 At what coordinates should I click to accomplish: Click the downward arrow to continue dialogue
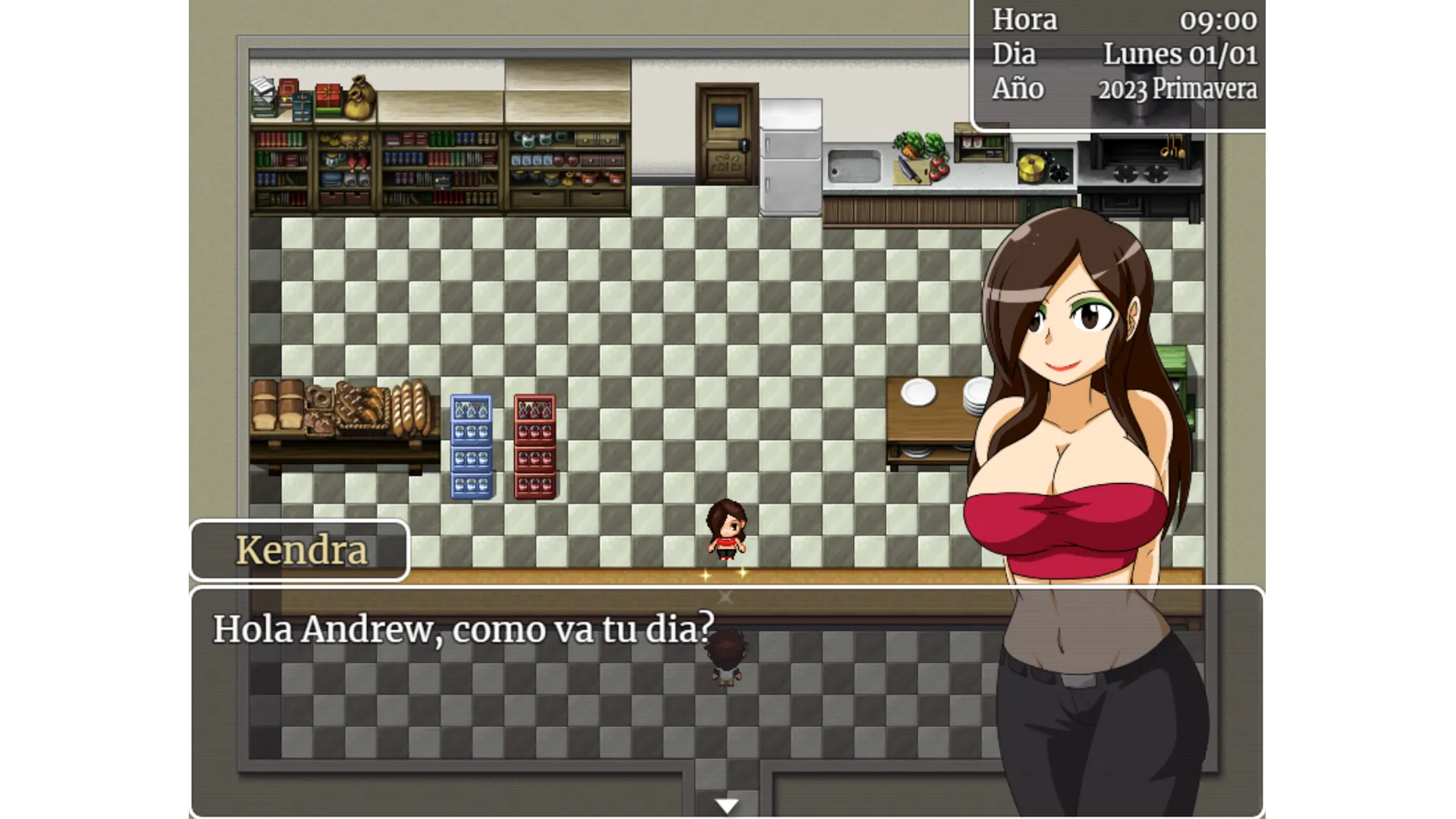pos(726,805)
